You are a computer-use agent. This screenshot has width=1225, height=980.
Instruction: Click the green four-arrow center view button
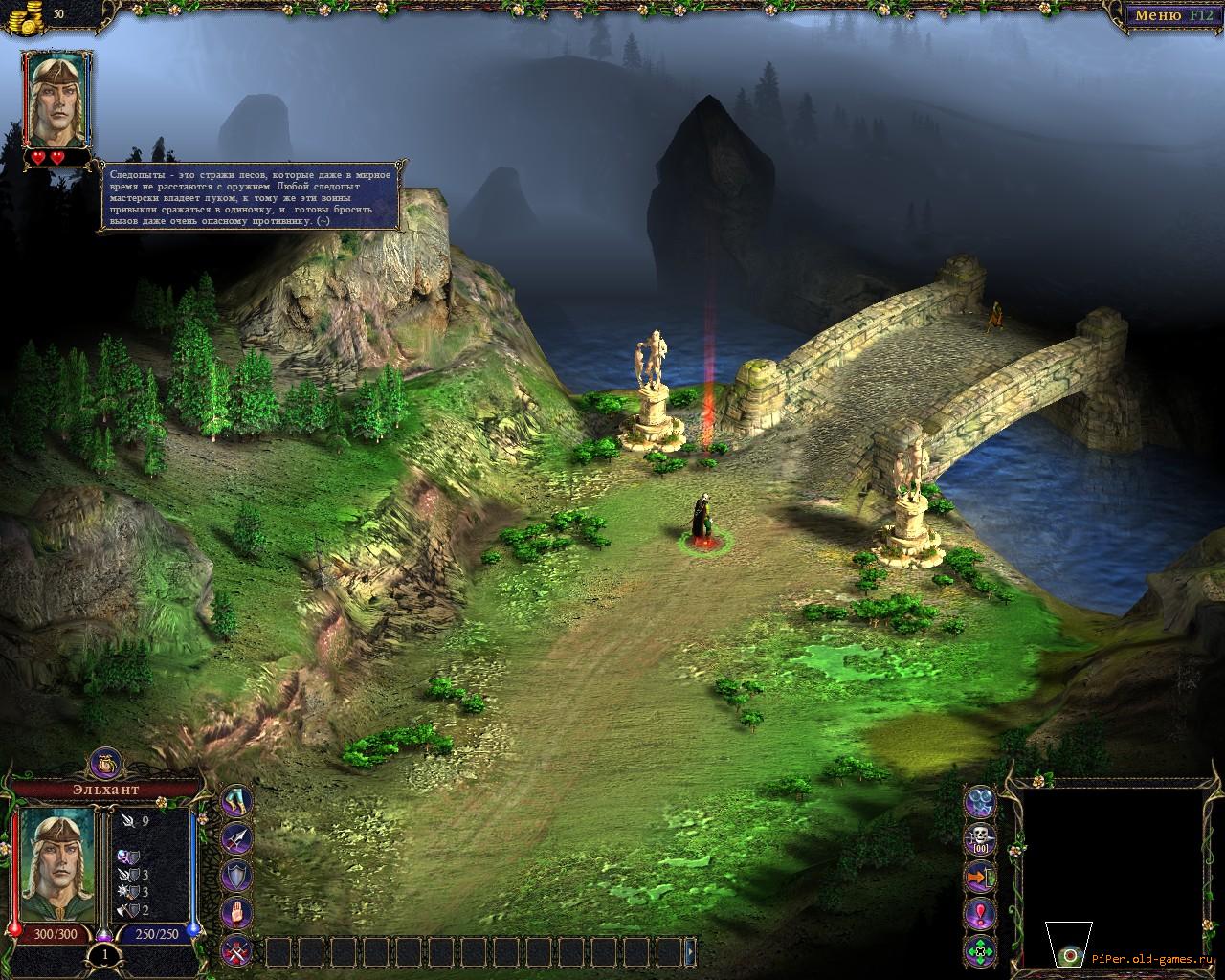coord(981,951)
